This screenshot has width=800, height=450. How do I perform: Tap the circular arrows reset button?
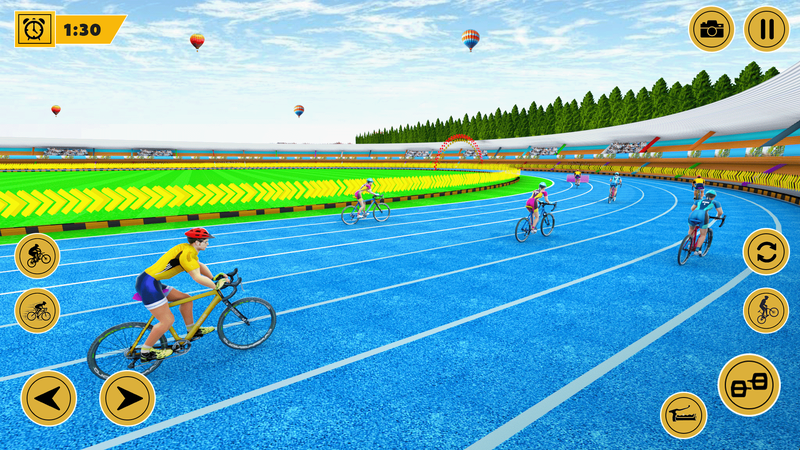[x=766, y=251]
